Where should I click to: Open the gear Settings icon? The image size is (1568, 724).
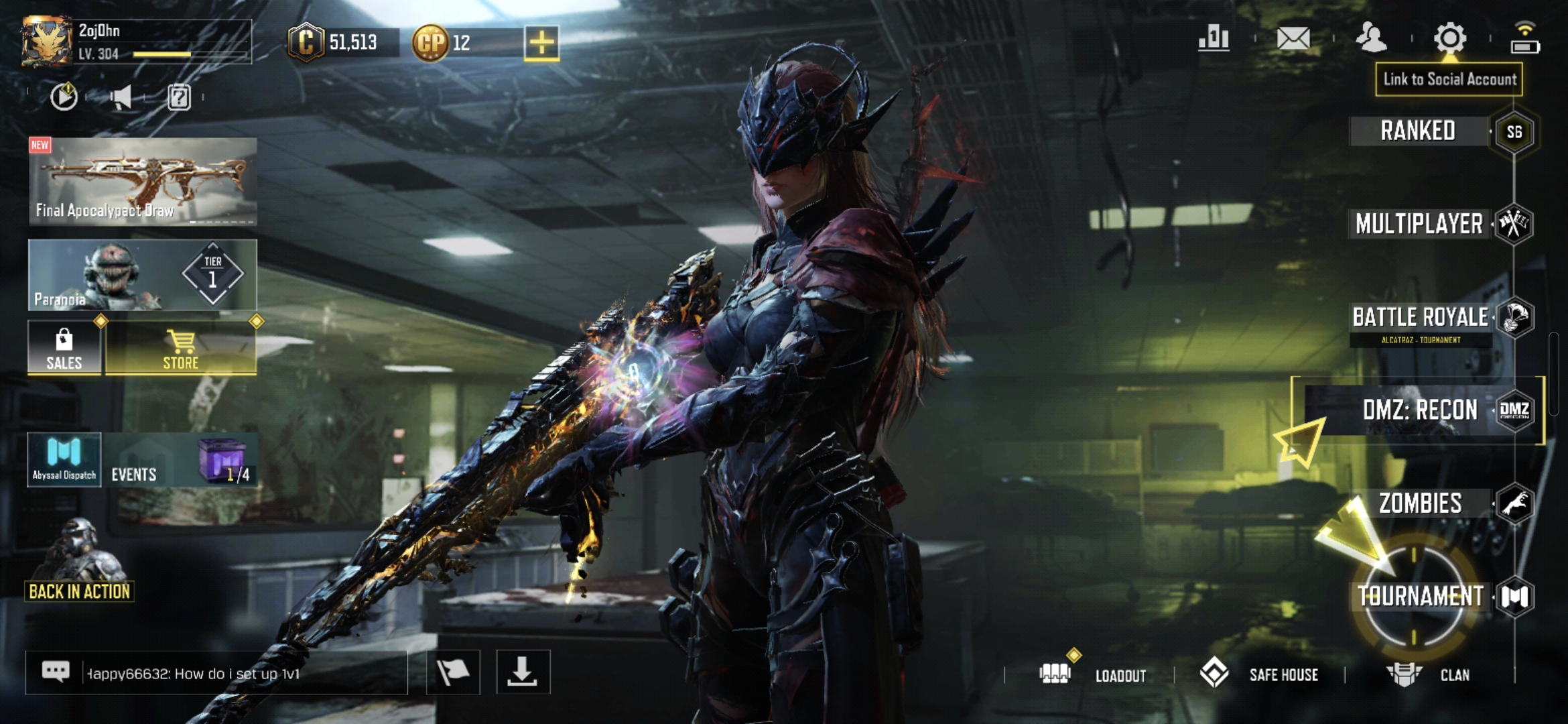coord(1449,38)
